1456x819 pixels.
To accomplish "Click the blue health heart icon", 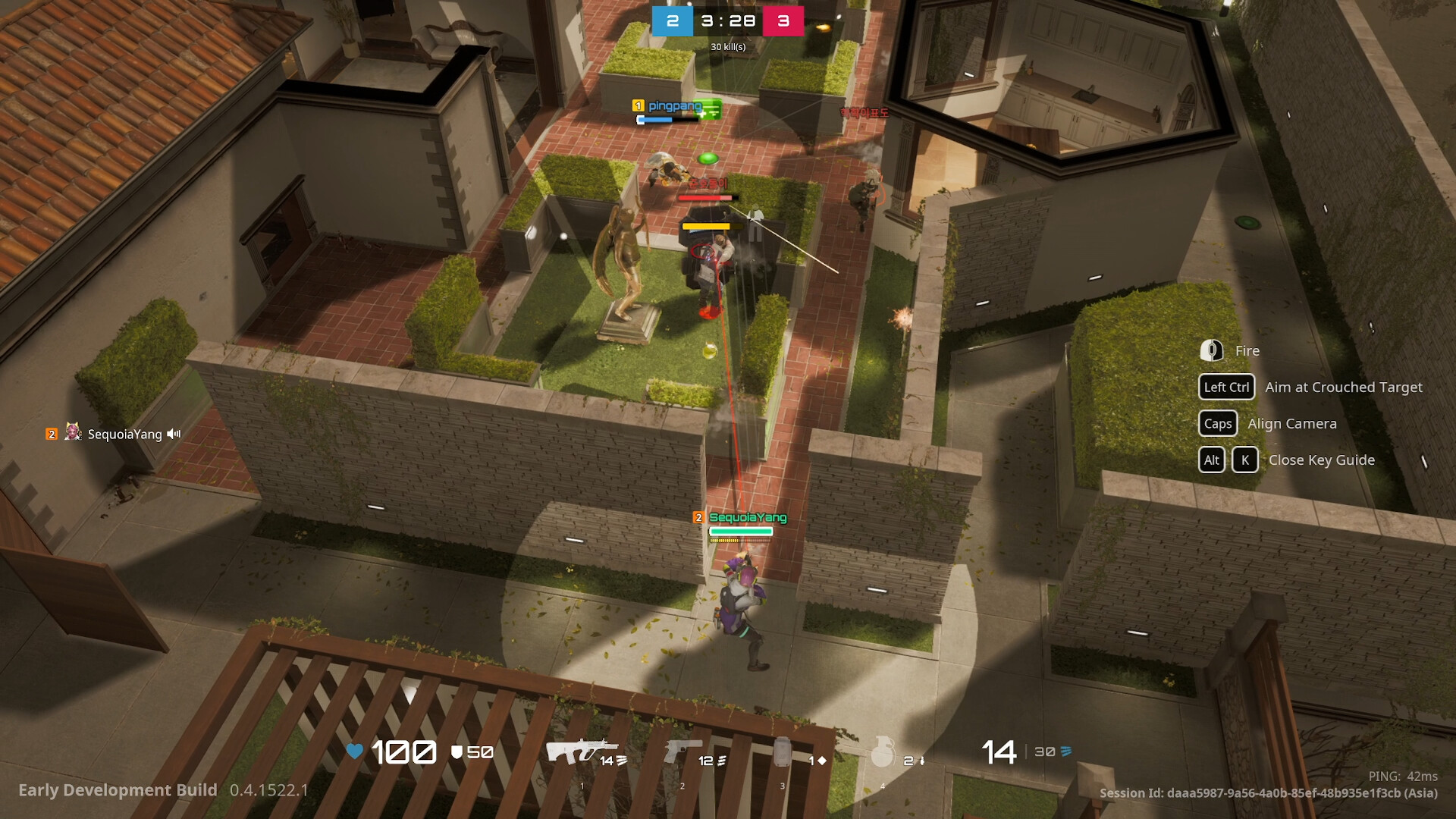I will tap(353, 752).
